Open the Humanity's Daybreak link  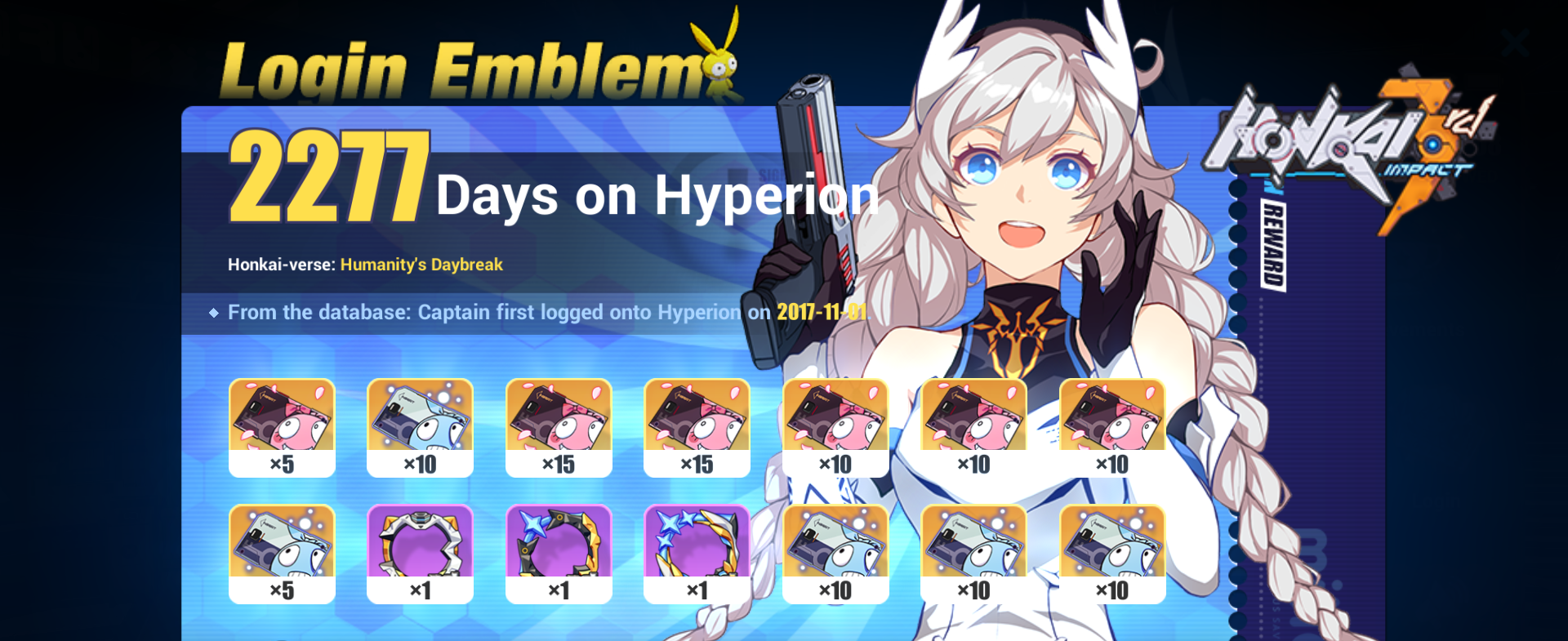coord(421,265)
